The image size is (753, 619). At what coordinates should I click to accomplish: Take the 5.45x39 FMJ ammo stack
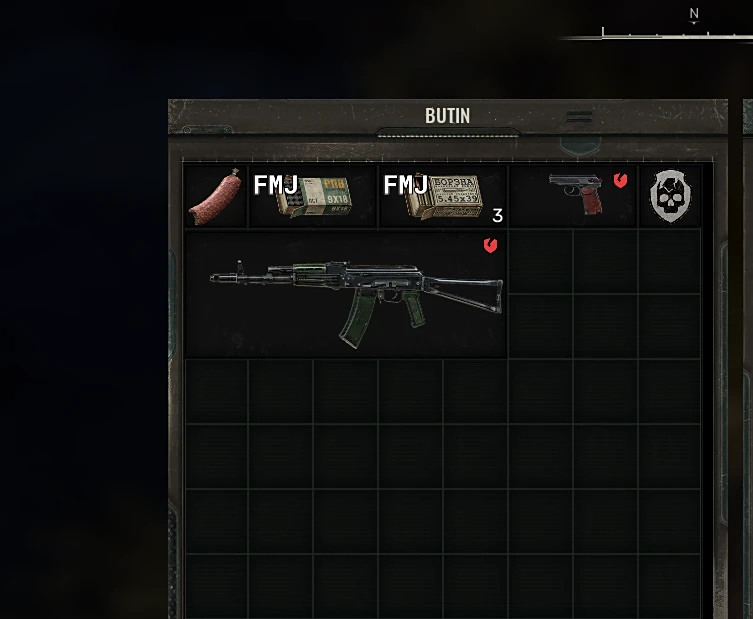[x=443, y=197]
